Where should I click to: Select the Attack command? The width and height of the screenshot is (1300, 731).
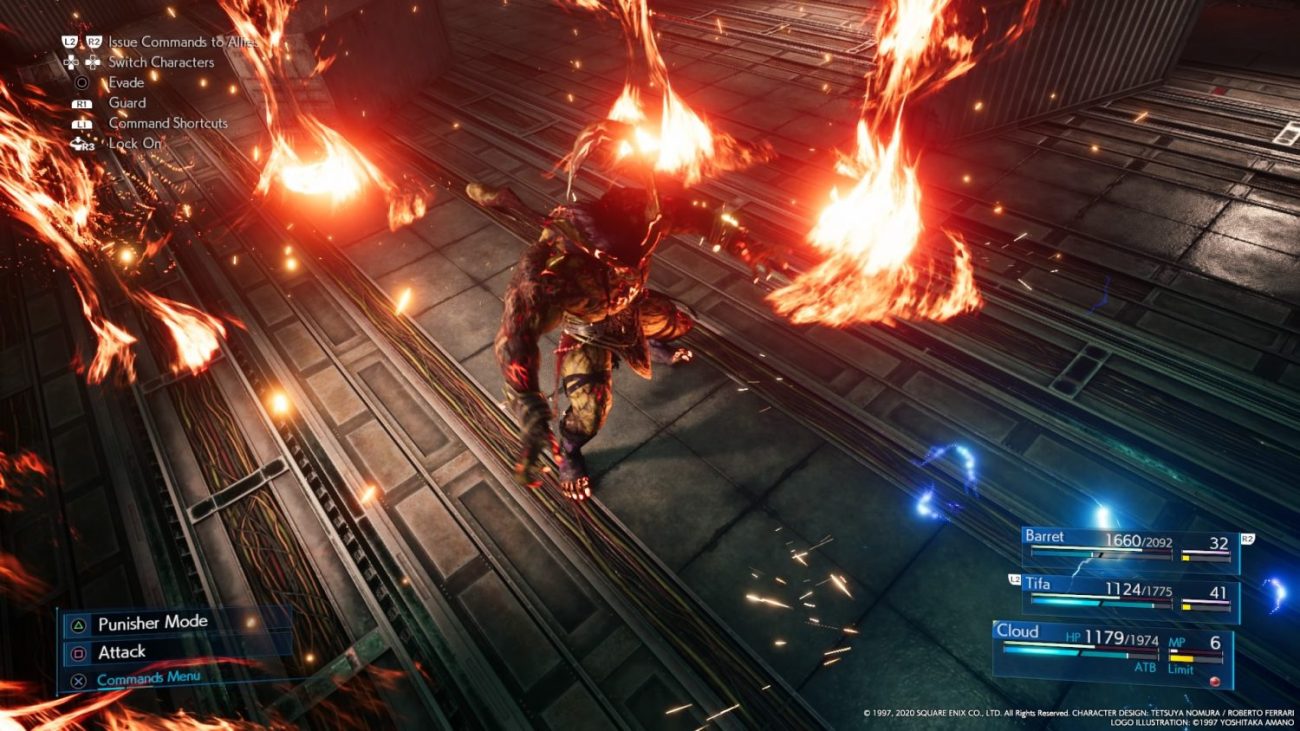(x=122, y=652)
